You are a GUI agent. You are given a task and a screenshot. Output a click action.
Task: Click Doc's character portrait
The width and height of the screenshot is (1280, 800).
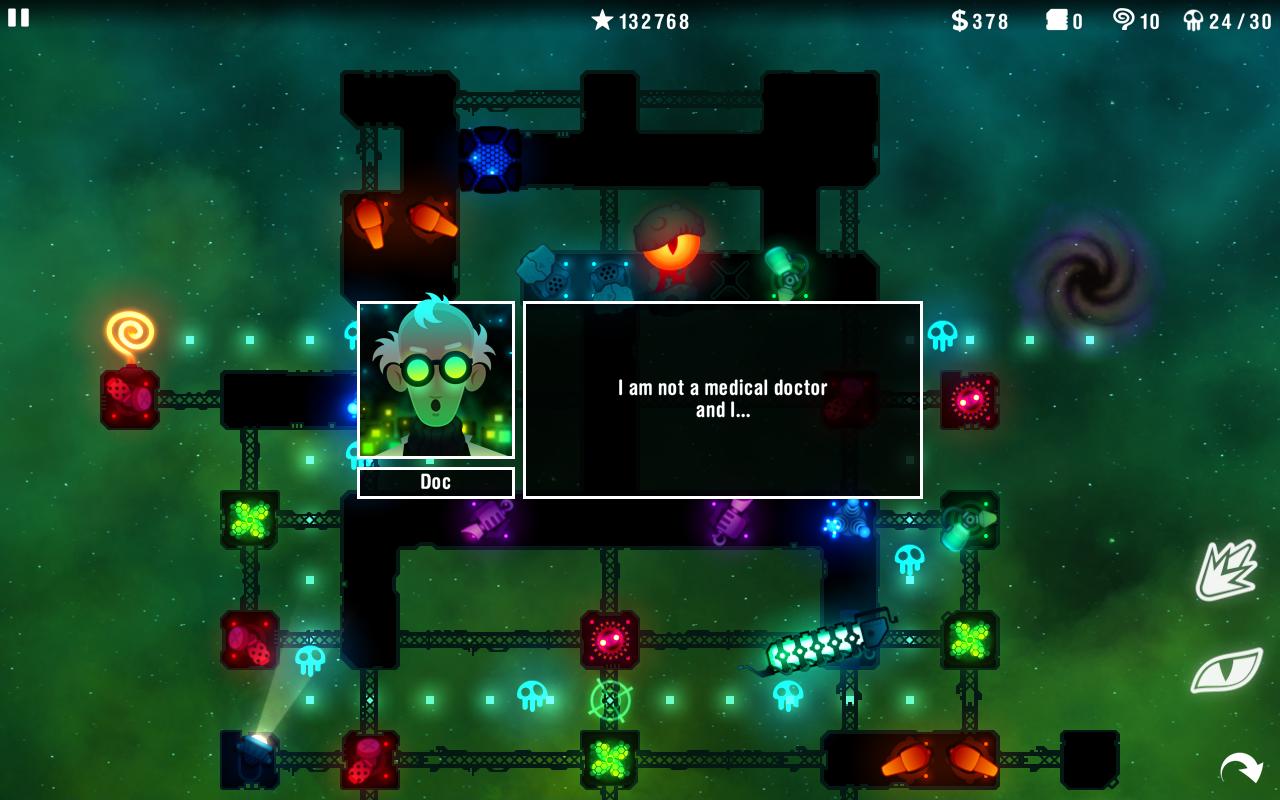tap(434, 378)
